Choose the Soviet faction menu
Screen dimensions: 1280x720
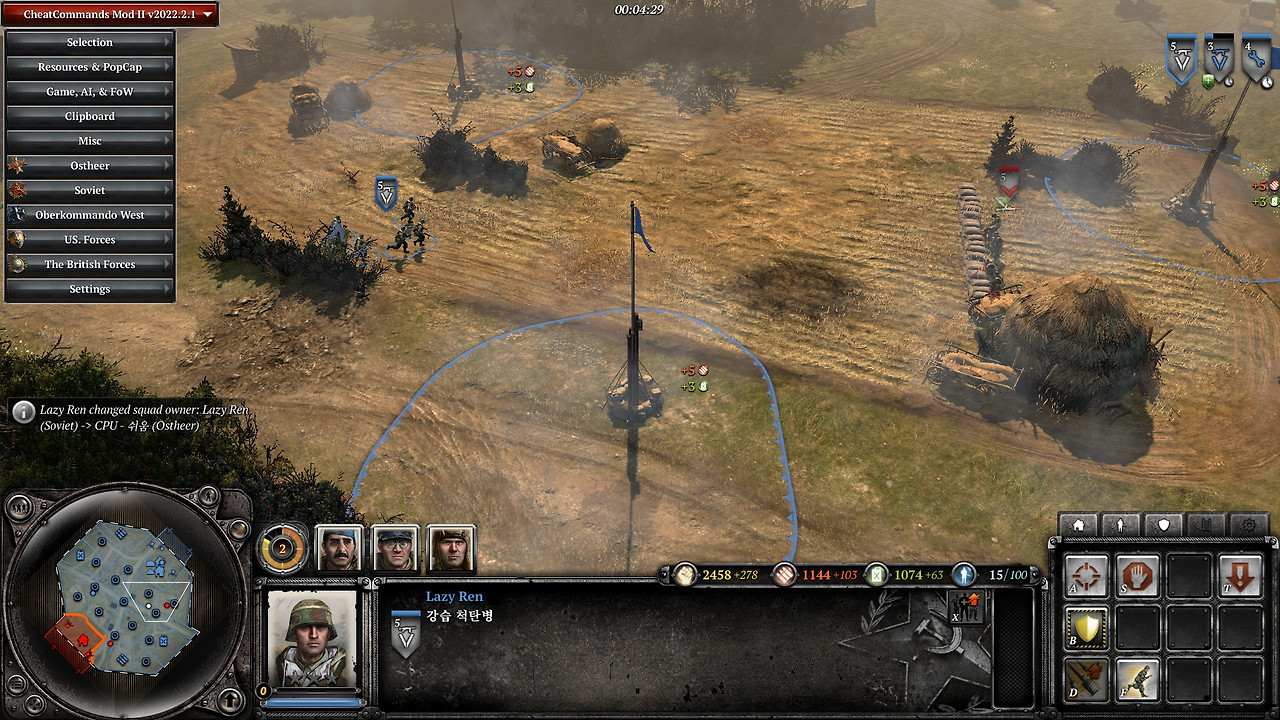coord(90,190)
